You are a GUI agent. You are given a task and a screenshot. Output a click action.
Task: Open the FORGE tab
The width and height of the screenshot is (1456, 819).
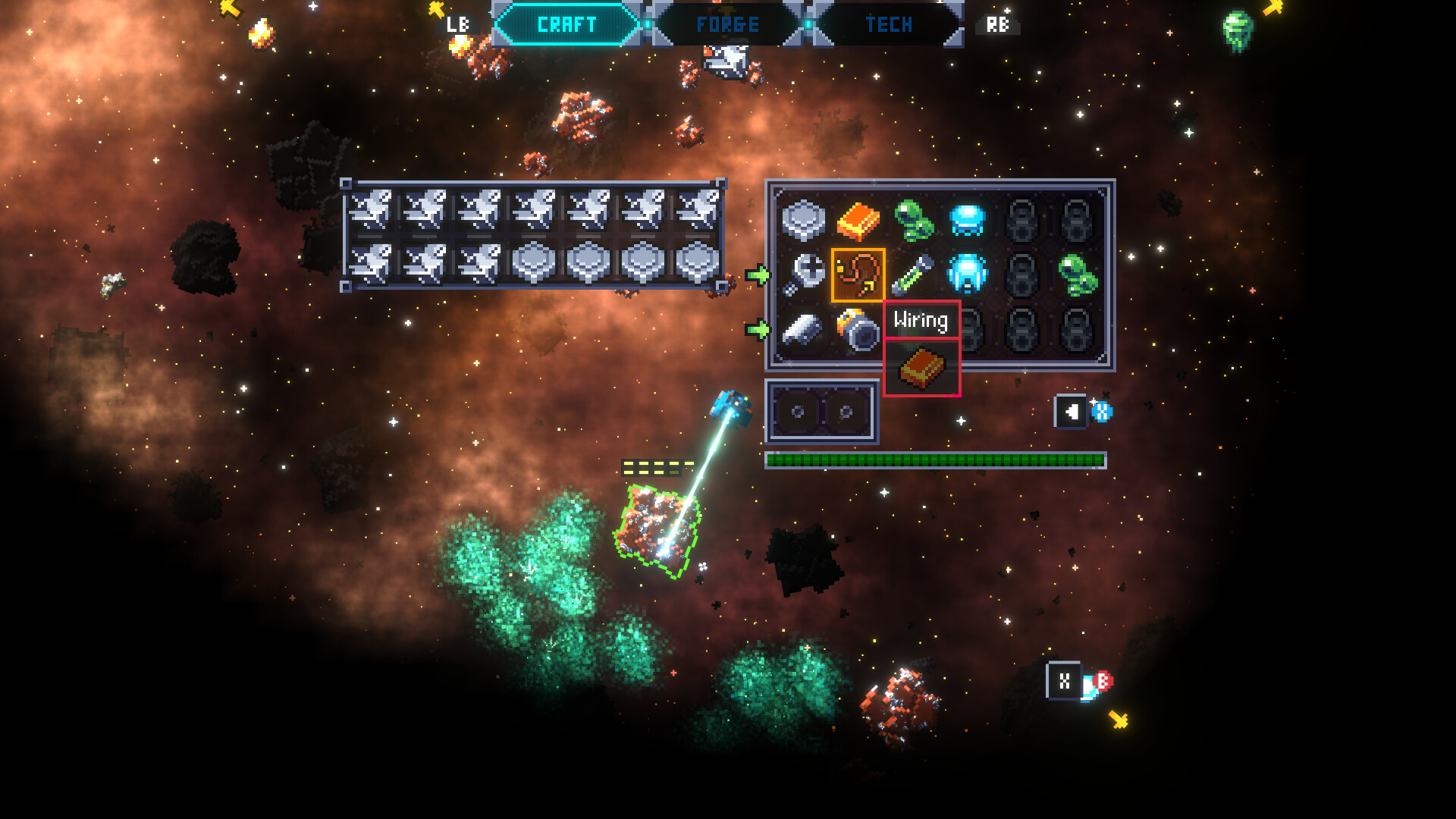[x=727, y=24]
